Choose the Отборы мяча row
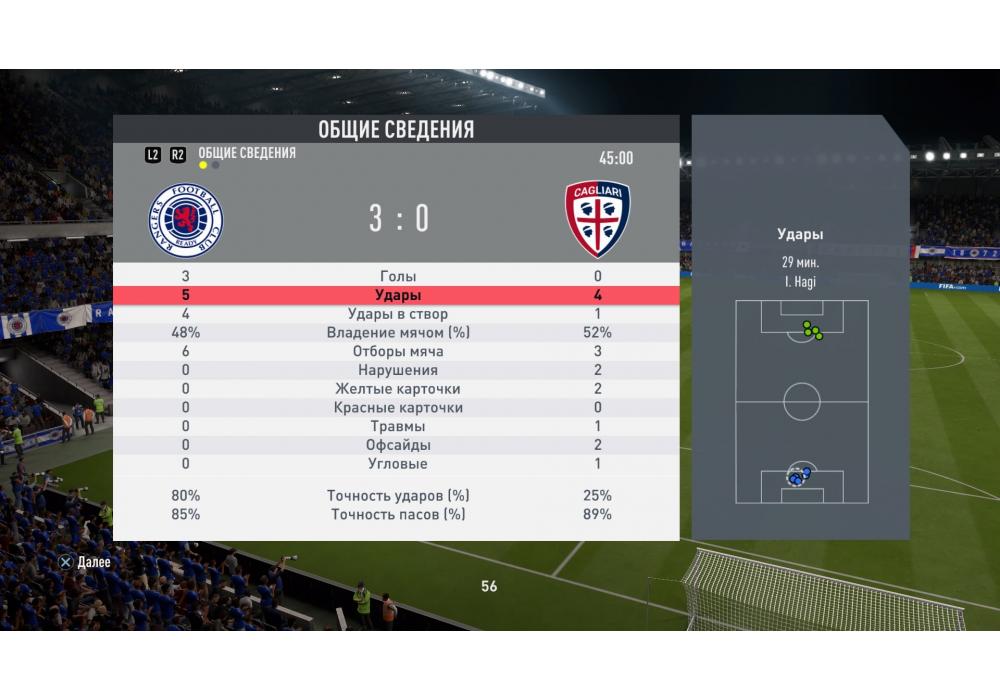 point(398,352)
